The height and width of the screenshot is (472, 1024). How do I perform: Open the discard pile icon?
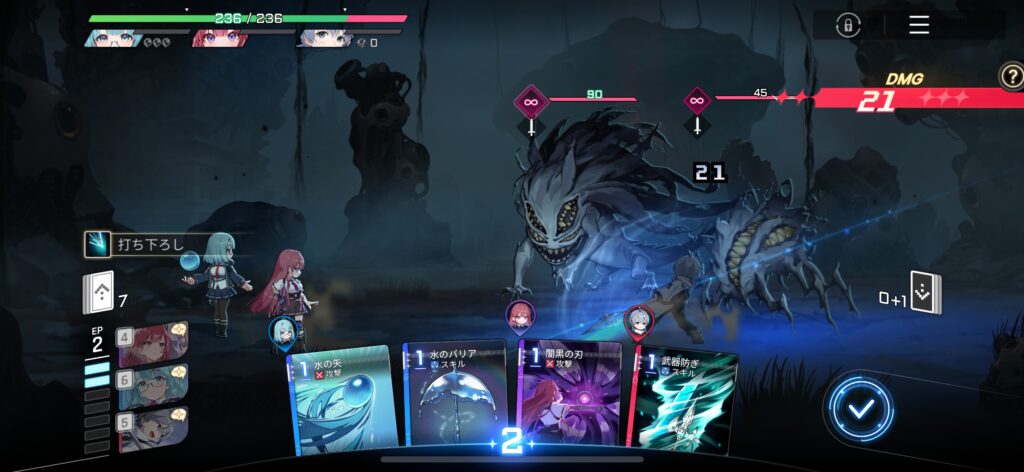click(x=926, y=293)
